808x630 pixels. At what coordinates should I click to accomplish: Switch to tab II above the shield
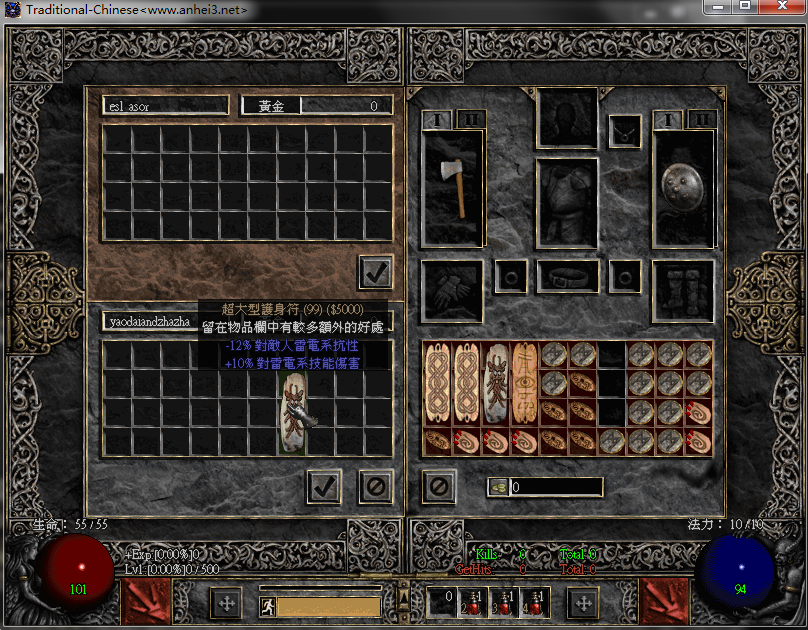pos(701,119)
